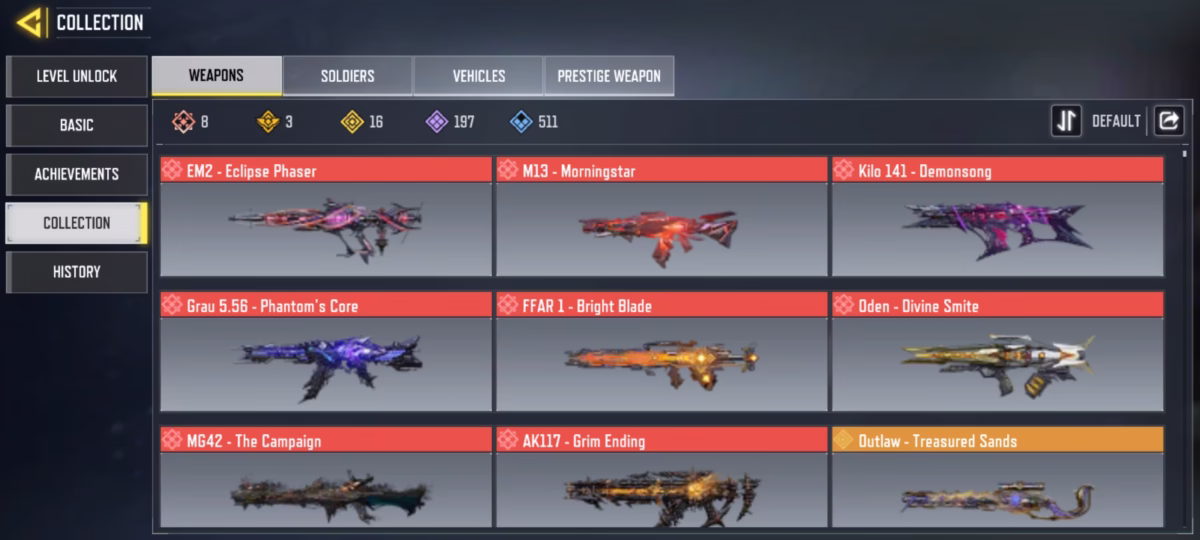1200x540 pixels.
Task: Switch to the Vehicles tab
Action: click(478, 76)
